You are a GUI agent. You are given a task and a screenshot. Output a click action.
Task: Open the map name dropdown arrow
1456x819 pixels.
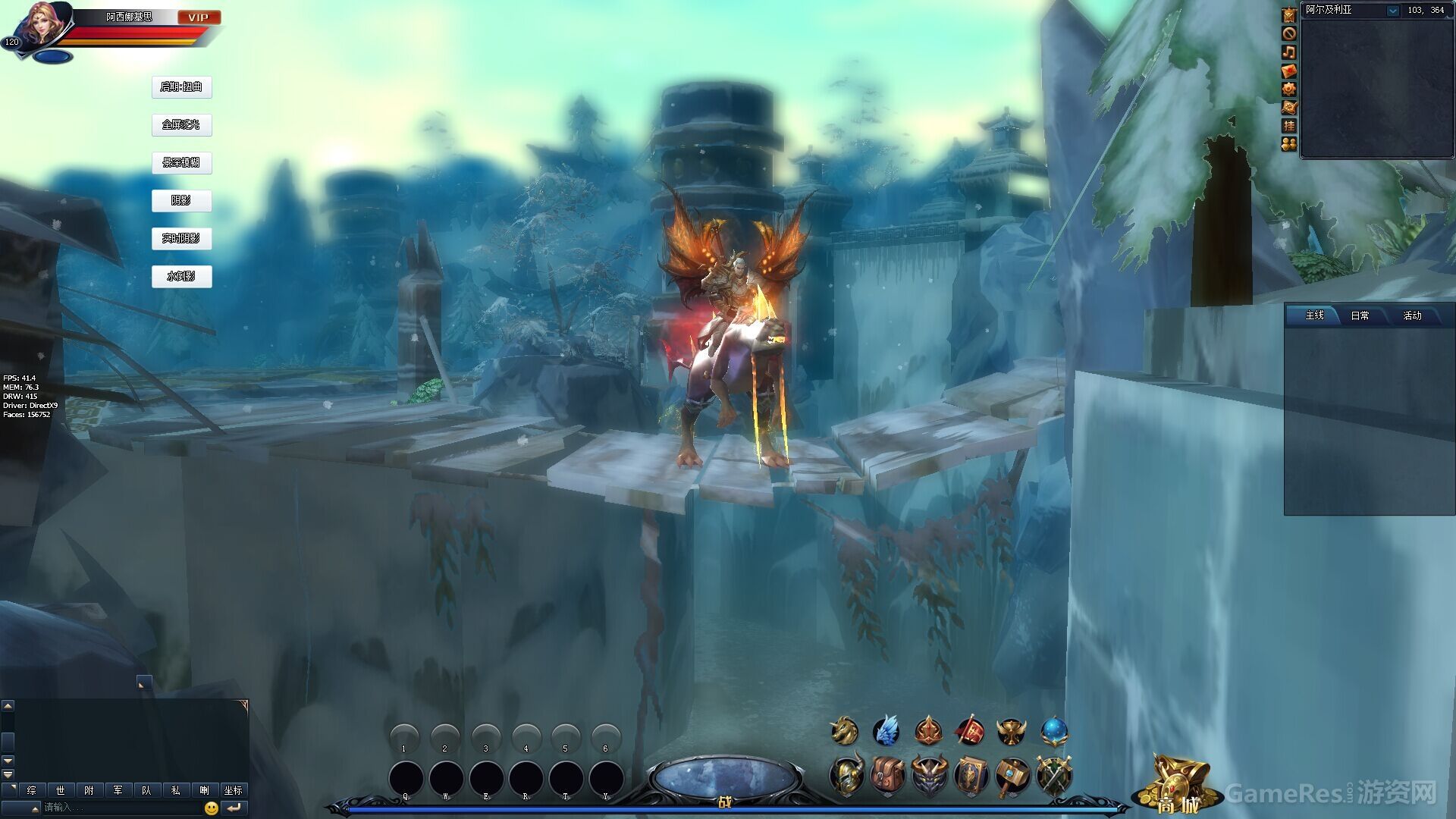1392,11
